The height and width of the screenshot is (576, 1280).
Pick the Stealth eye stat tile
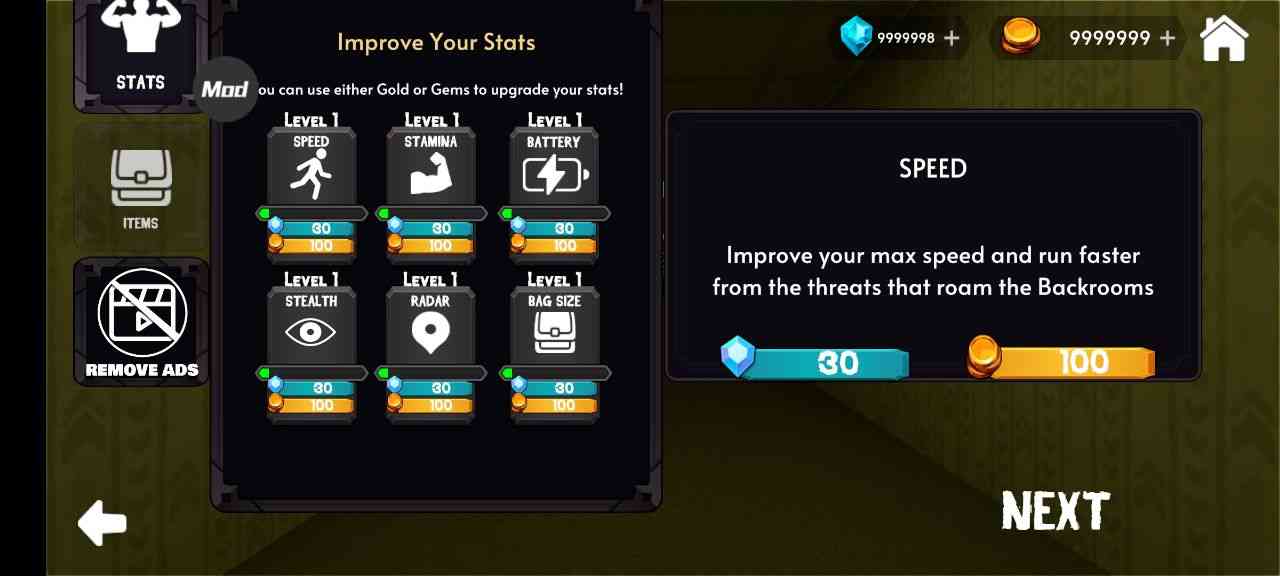311,325
